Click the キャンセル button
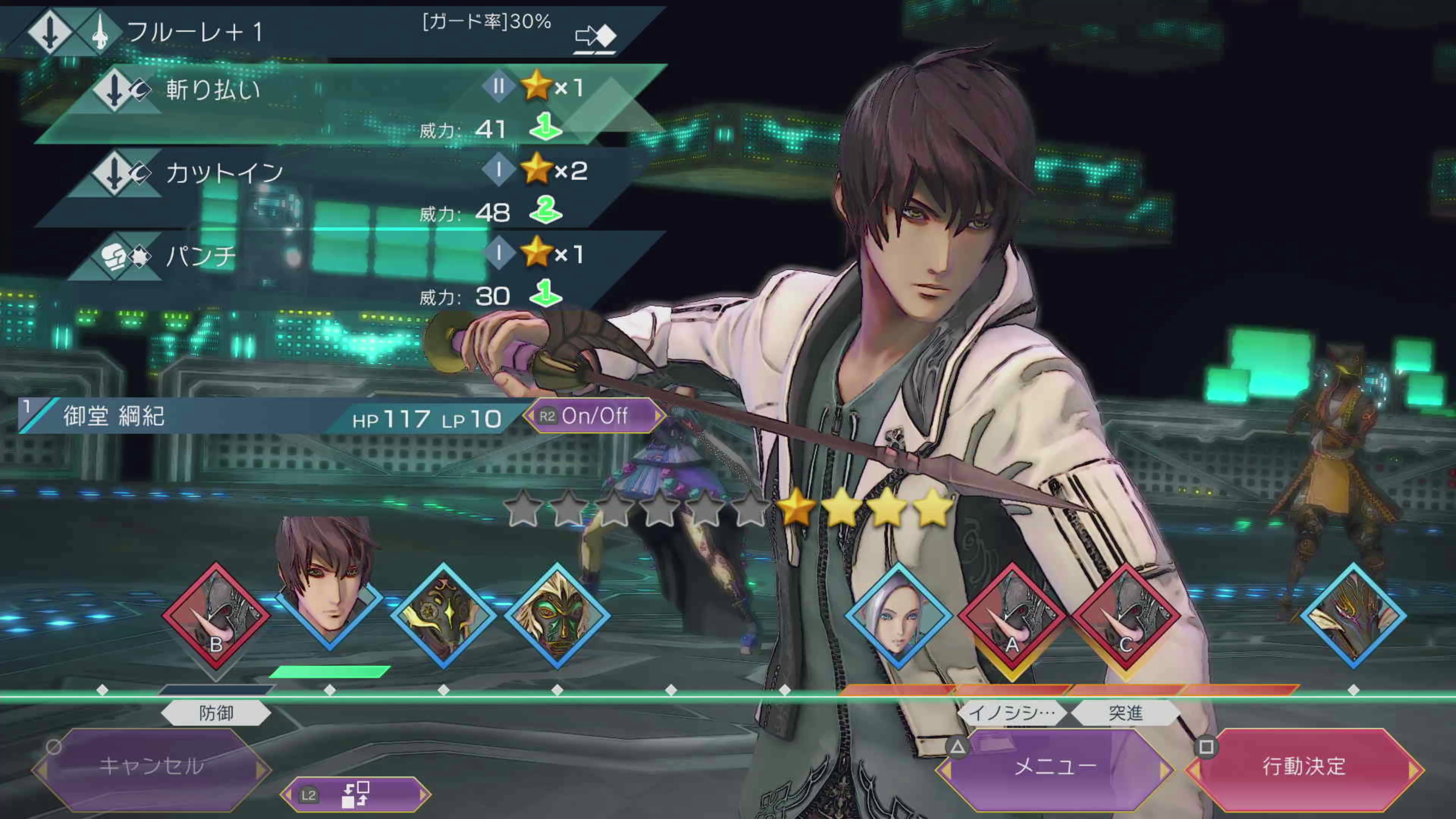Viewport: 1456px width, 819px height. pyautogui.click(x=152, y=766)
